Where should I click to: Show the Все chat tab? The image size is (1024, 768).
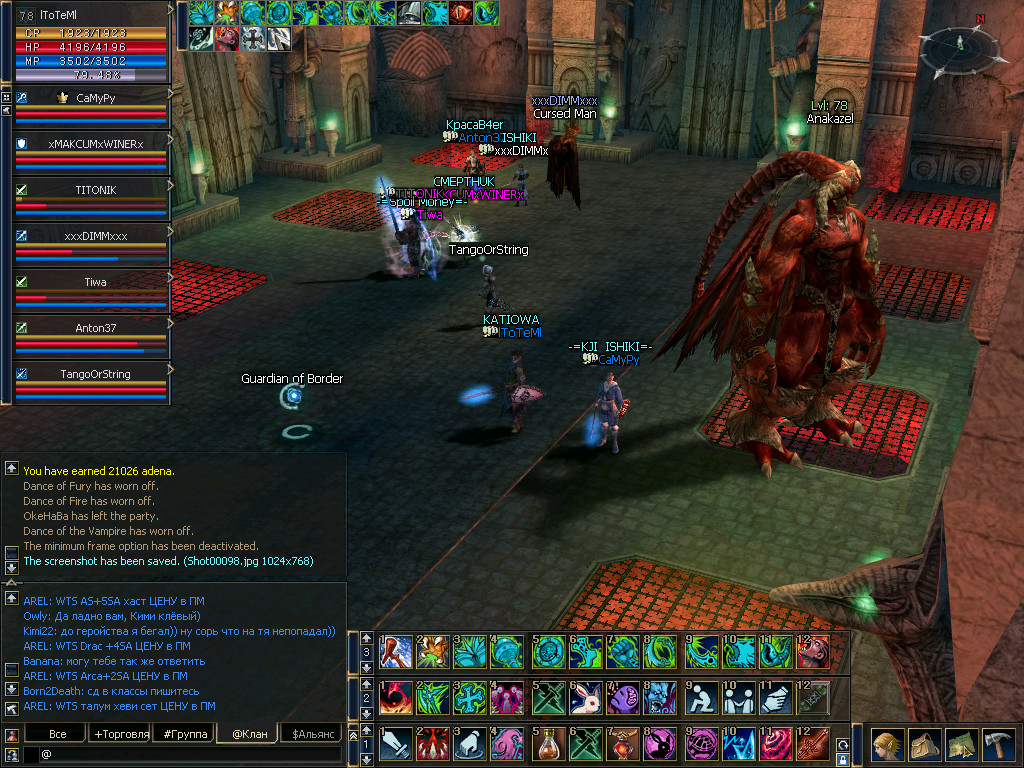[58, 734]
